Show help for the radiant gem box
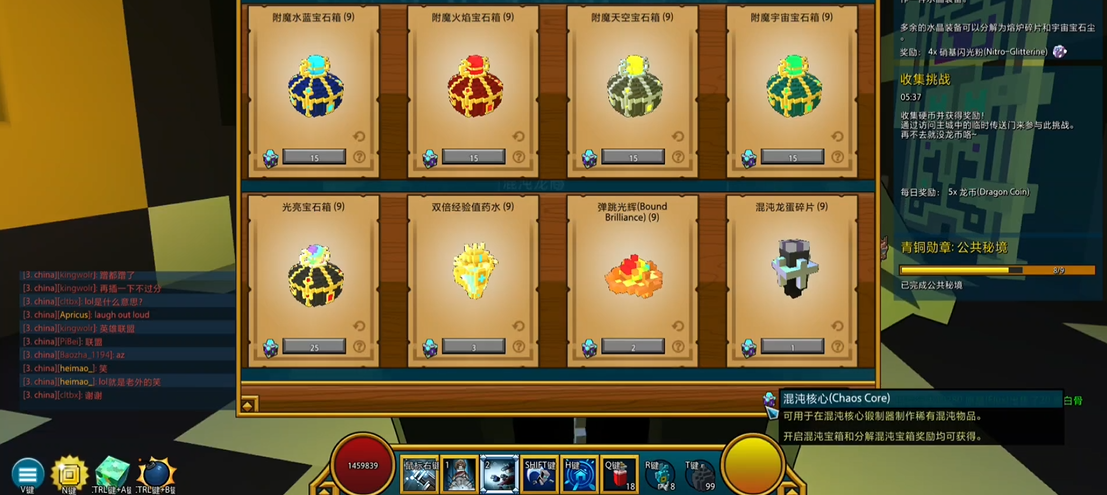Image resolution: width=1107 pixels, height=495 pixels. pos(359,347)
